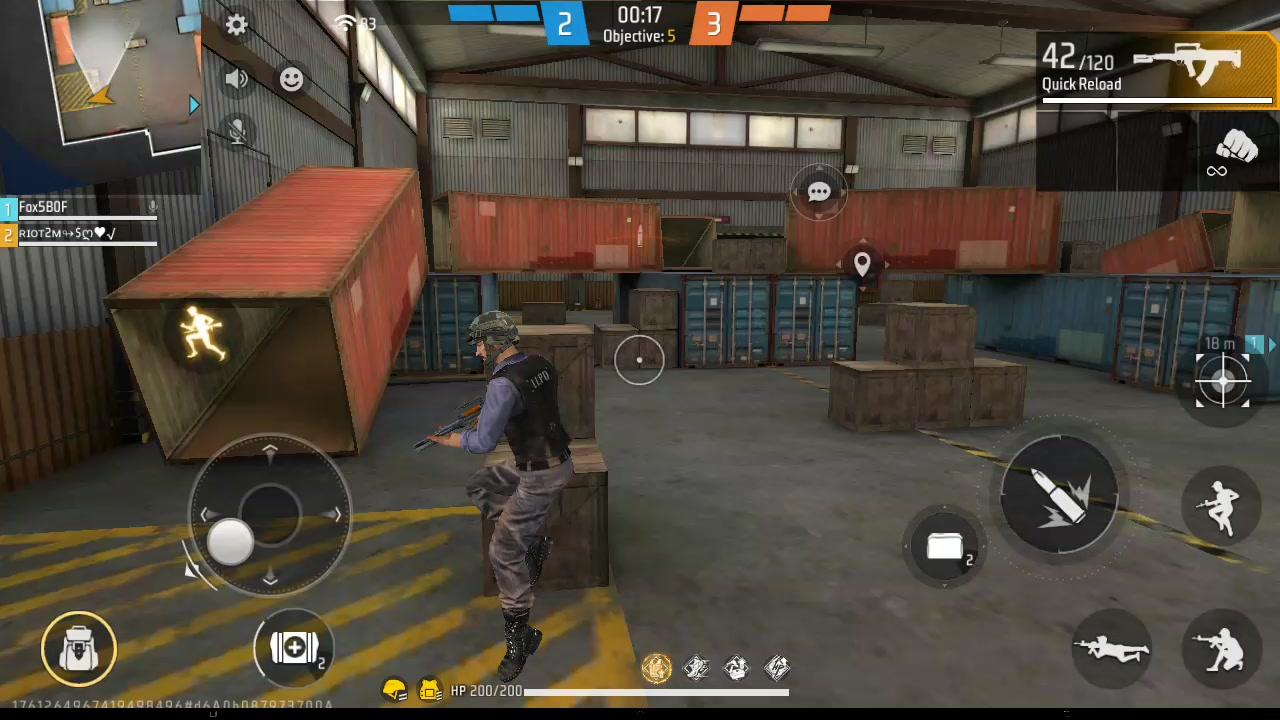Tap the Objective: 5 banner

(x=639, y=36)
